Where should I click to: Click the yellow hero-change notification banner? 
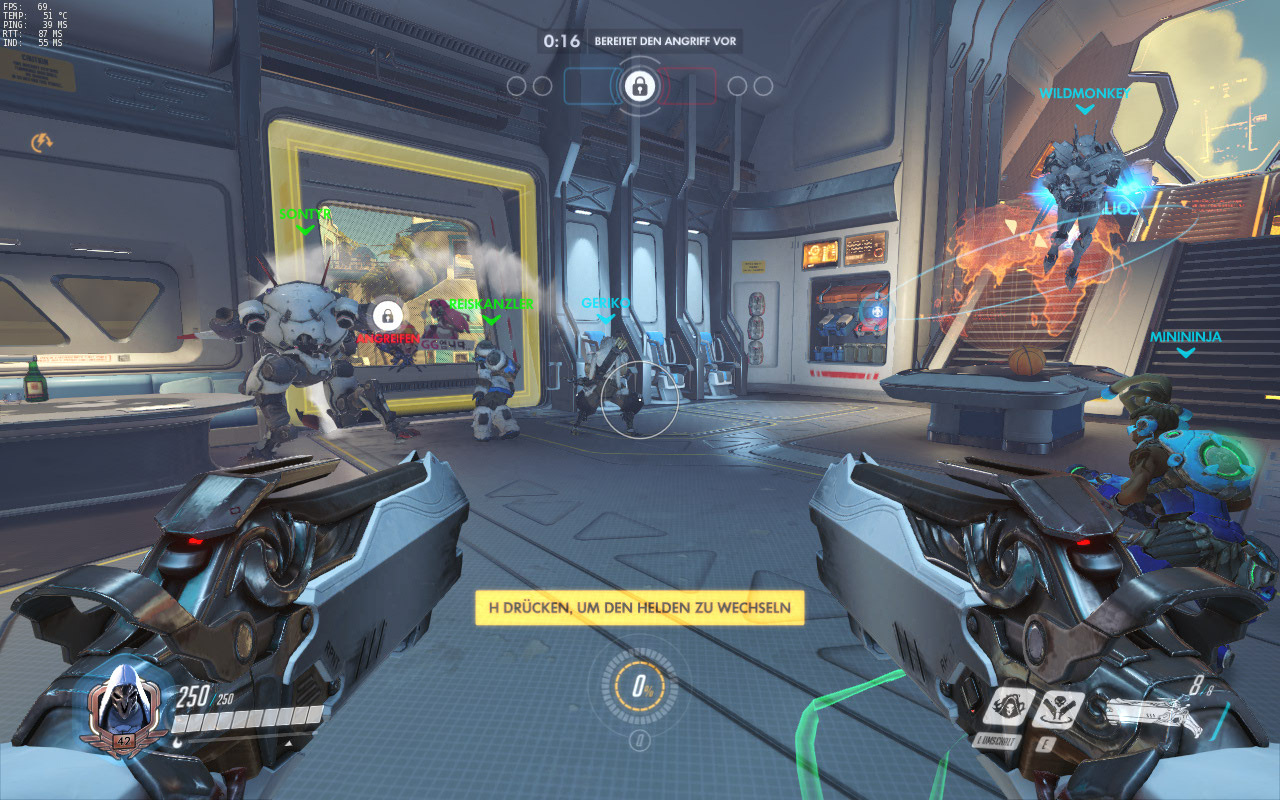tap(639, 607)
